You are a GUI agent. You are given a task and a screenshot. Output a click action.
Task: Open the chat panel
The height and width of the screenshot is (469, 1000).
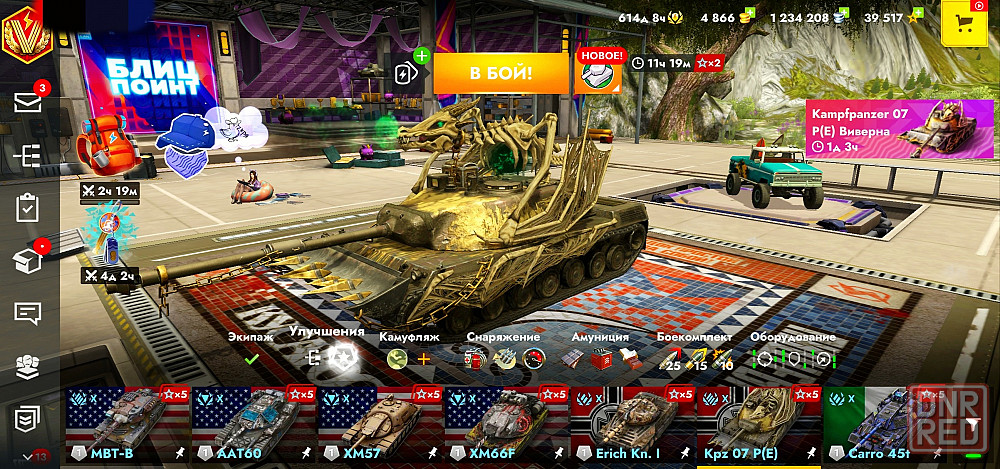[x=28, y=313]
